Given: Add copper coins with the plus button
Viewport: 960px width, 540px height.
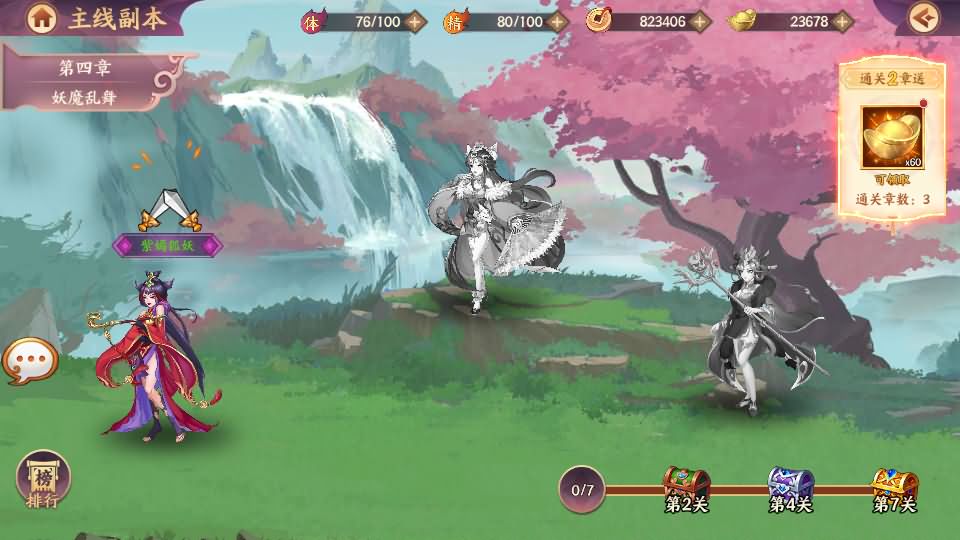Looking at the screenshot, I should tap(701, 21).
